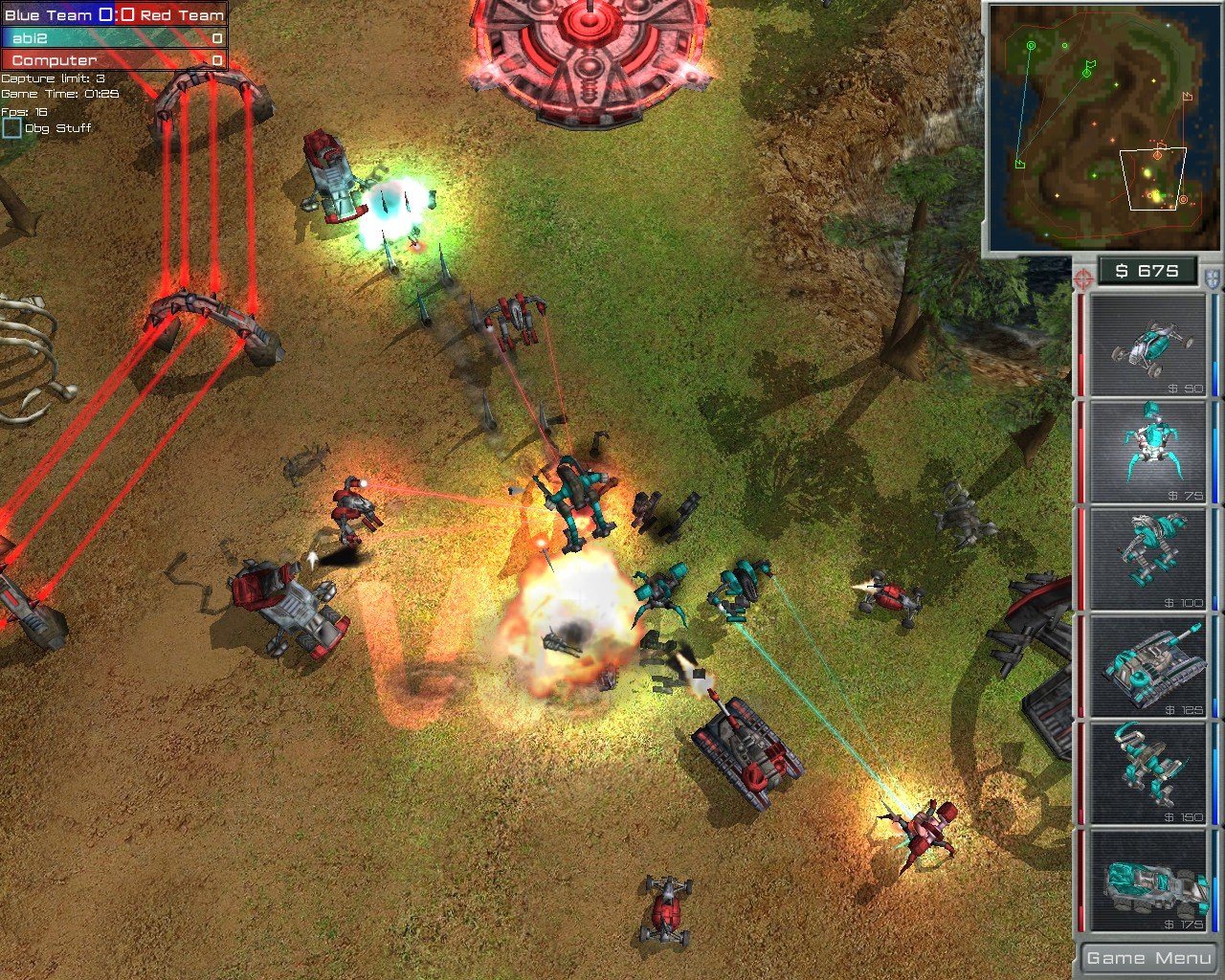
Task: Click the $675 funds display
Action: pyautogui.click(x=1147, y=271)
